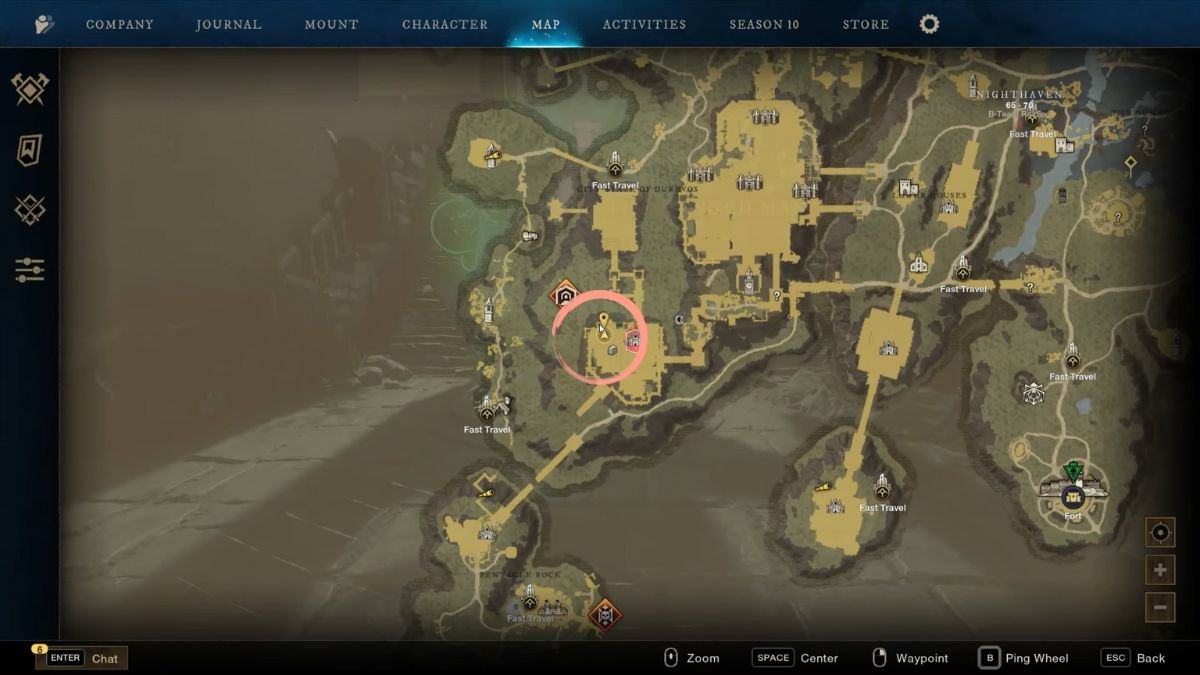Select the Map tab
This screenshot has width=1200, height=675.
(x=546, y=24)
